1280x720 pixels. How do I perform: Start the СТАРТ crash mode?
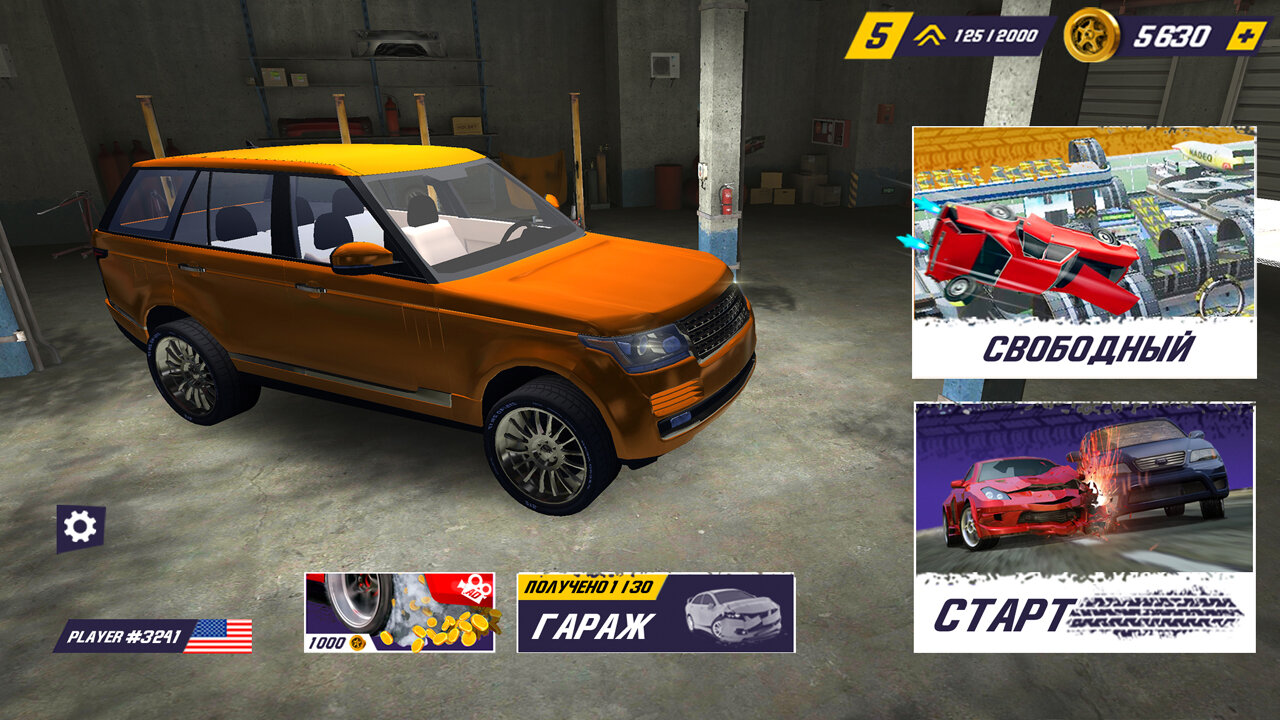tap(1084, 527)
